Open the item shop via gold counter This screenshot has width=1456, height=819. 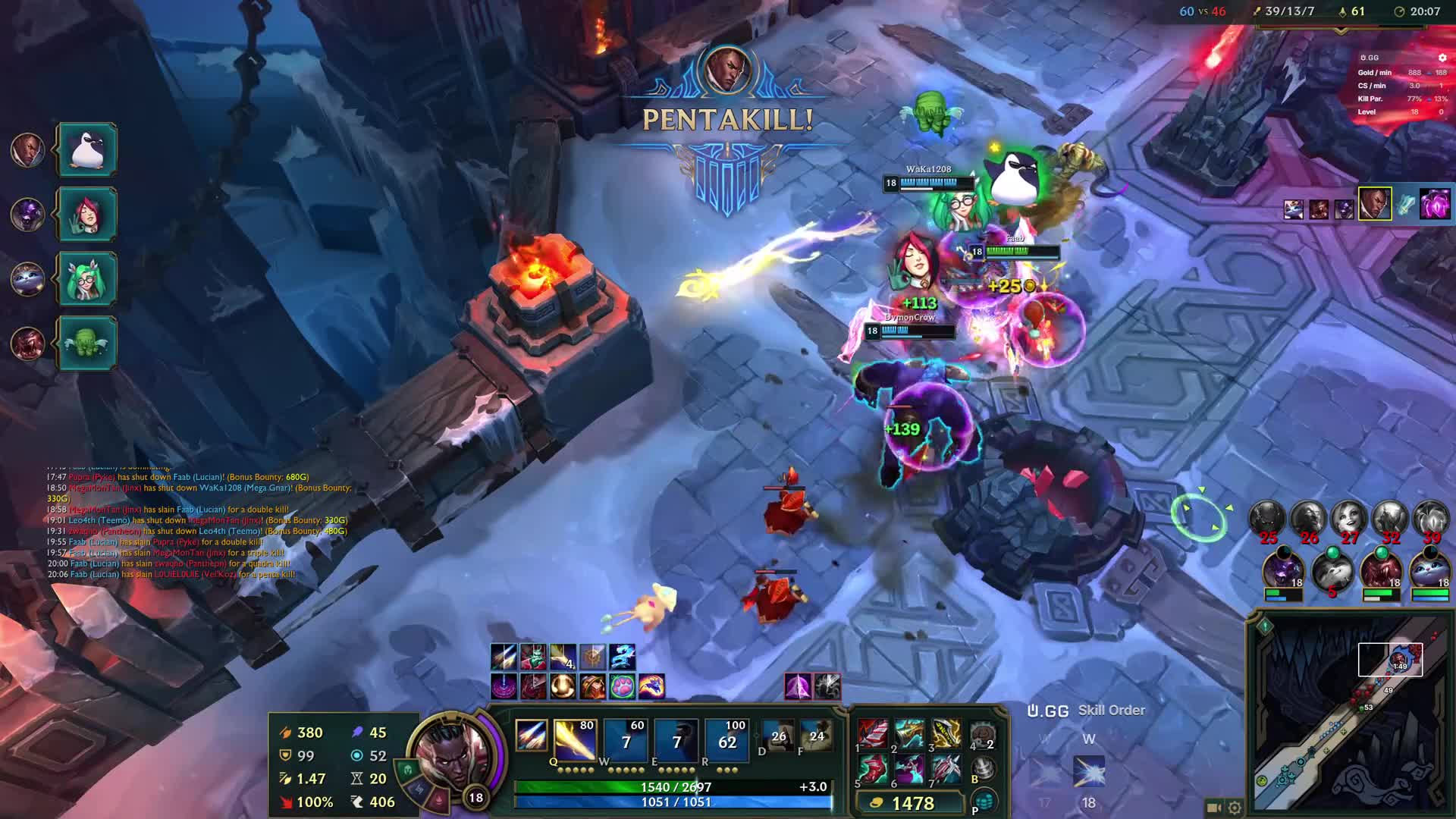[x=909, y=803]
